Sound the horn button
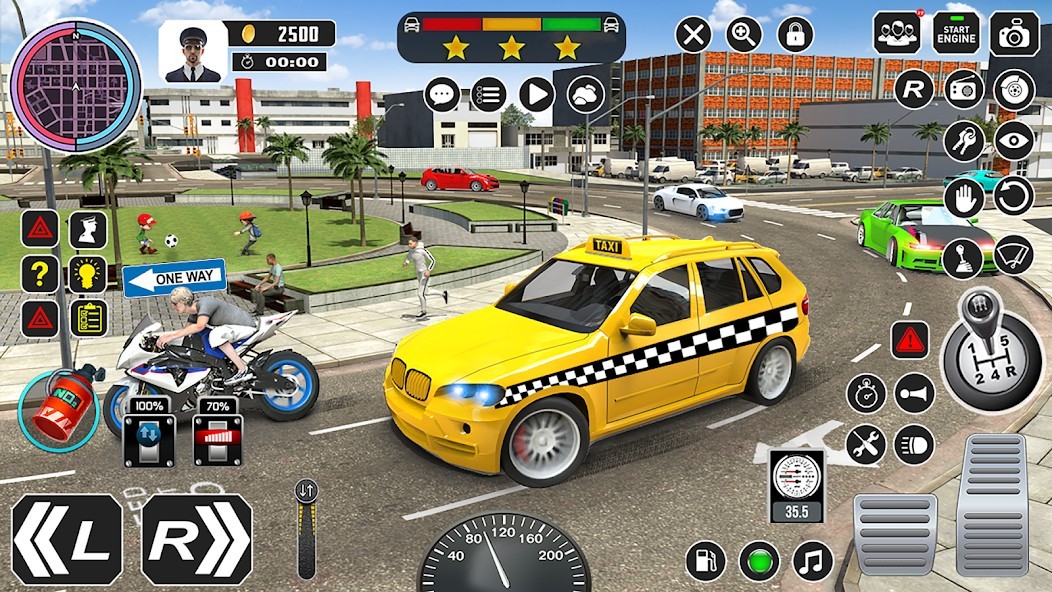This screenshot has height=592, width=1052. point(914,393)
